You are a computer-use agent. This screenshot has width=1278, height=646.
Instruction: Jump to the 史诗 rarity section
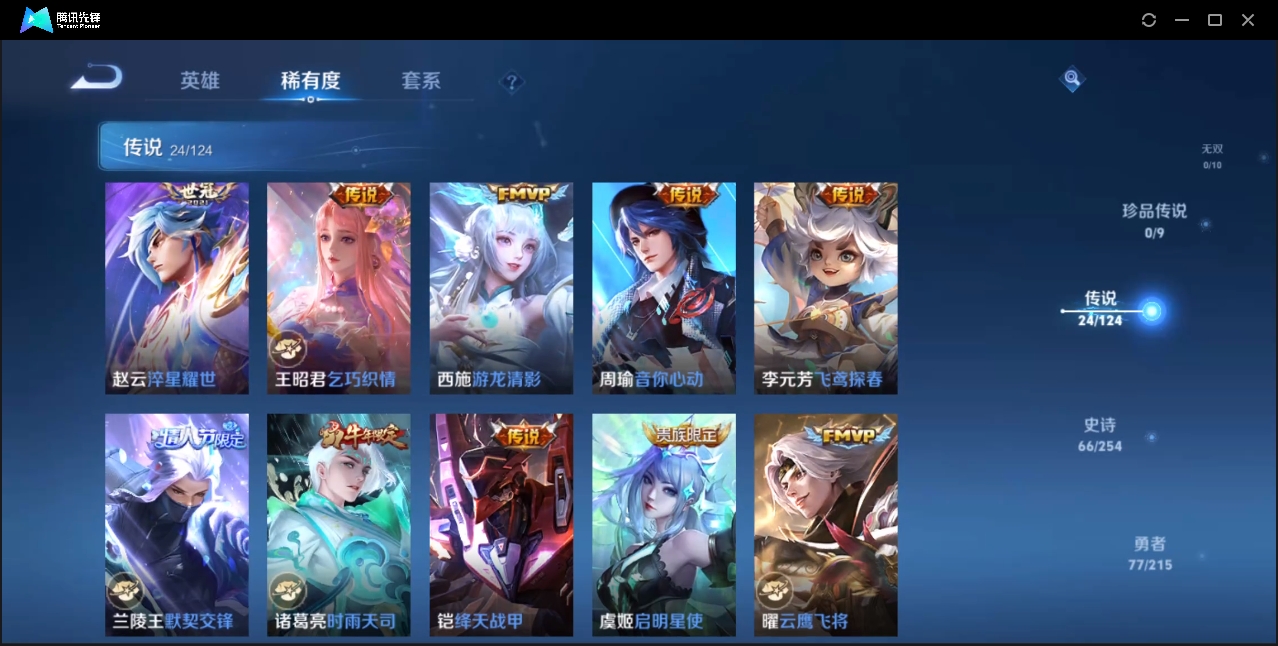coord(1100,434)
